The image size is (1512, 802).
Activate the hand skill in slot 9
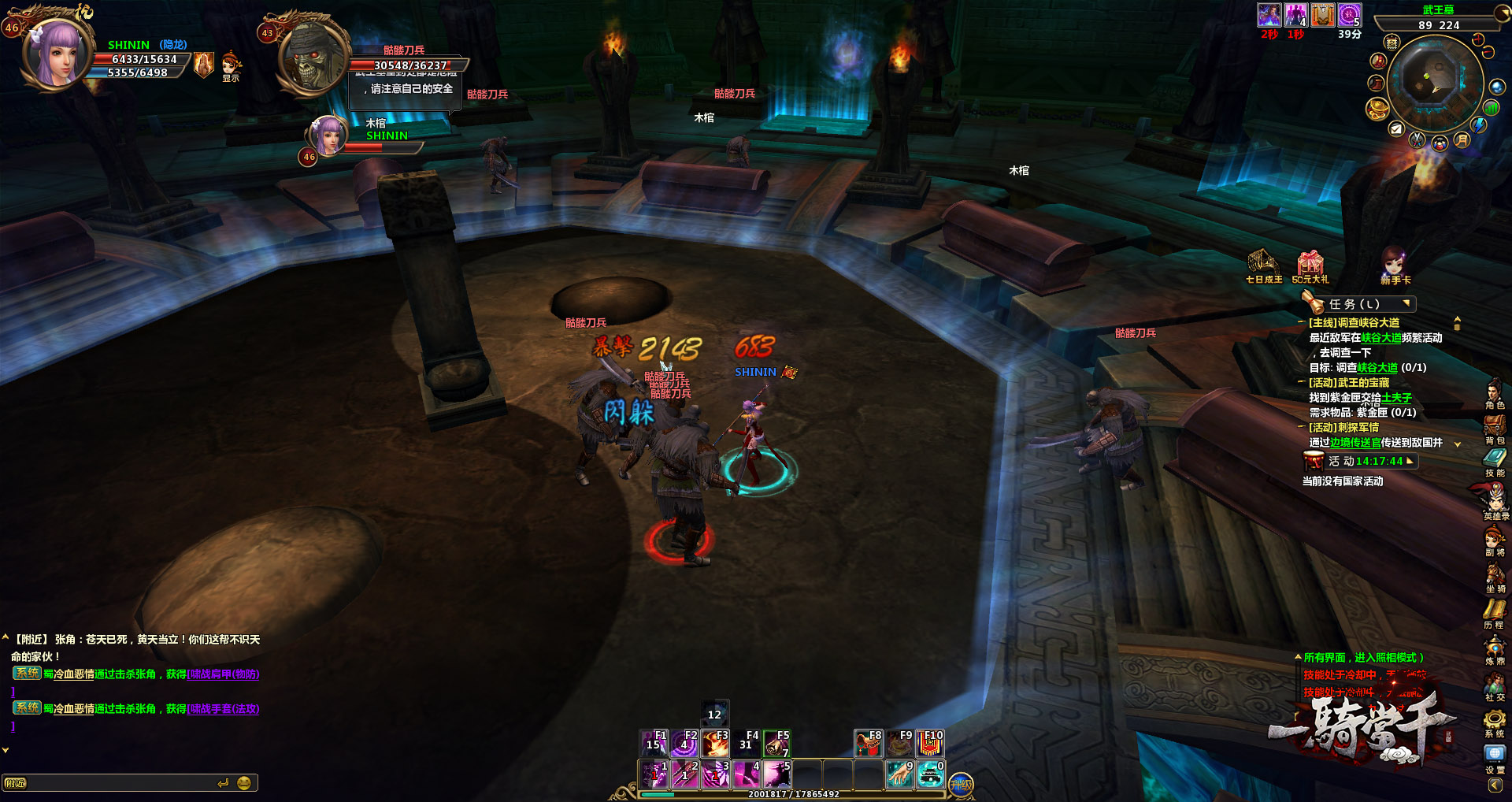click(x=900, y=774)
